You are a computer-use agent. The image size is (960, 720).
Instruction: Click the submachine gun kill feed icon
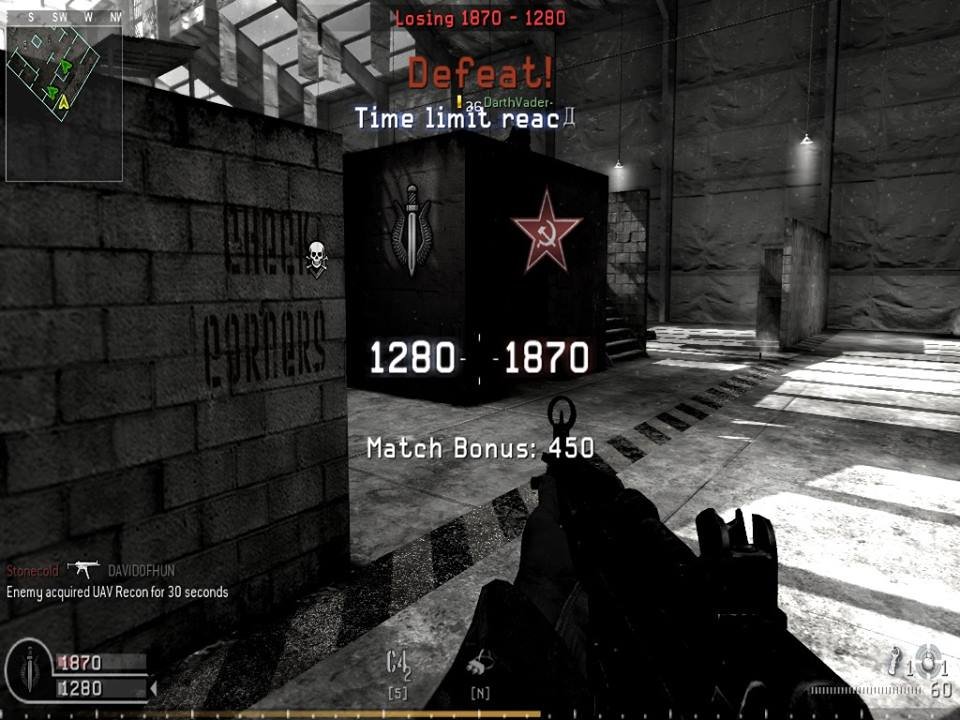tap(84, 569)
